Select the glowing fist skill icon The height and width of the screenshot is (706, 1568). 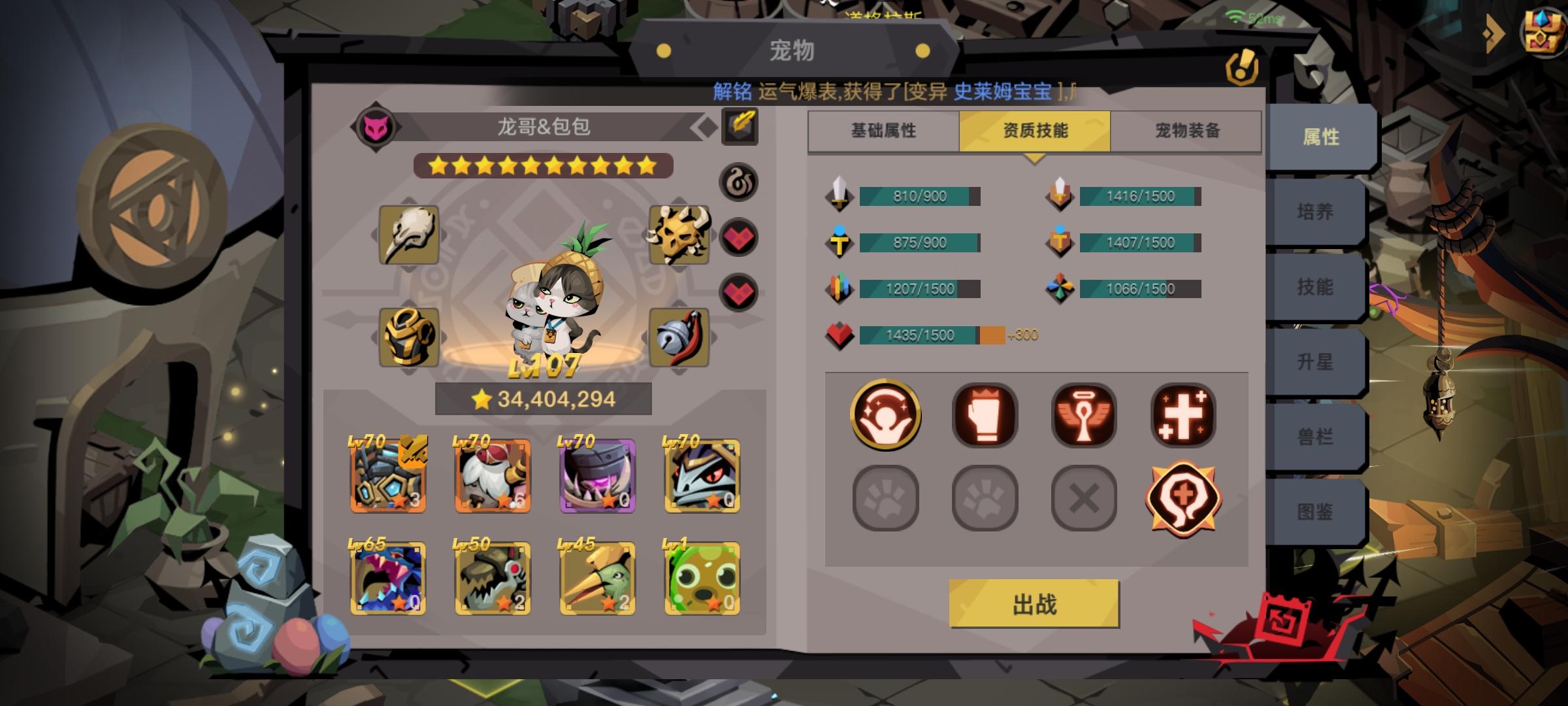(x=985, y=416)
